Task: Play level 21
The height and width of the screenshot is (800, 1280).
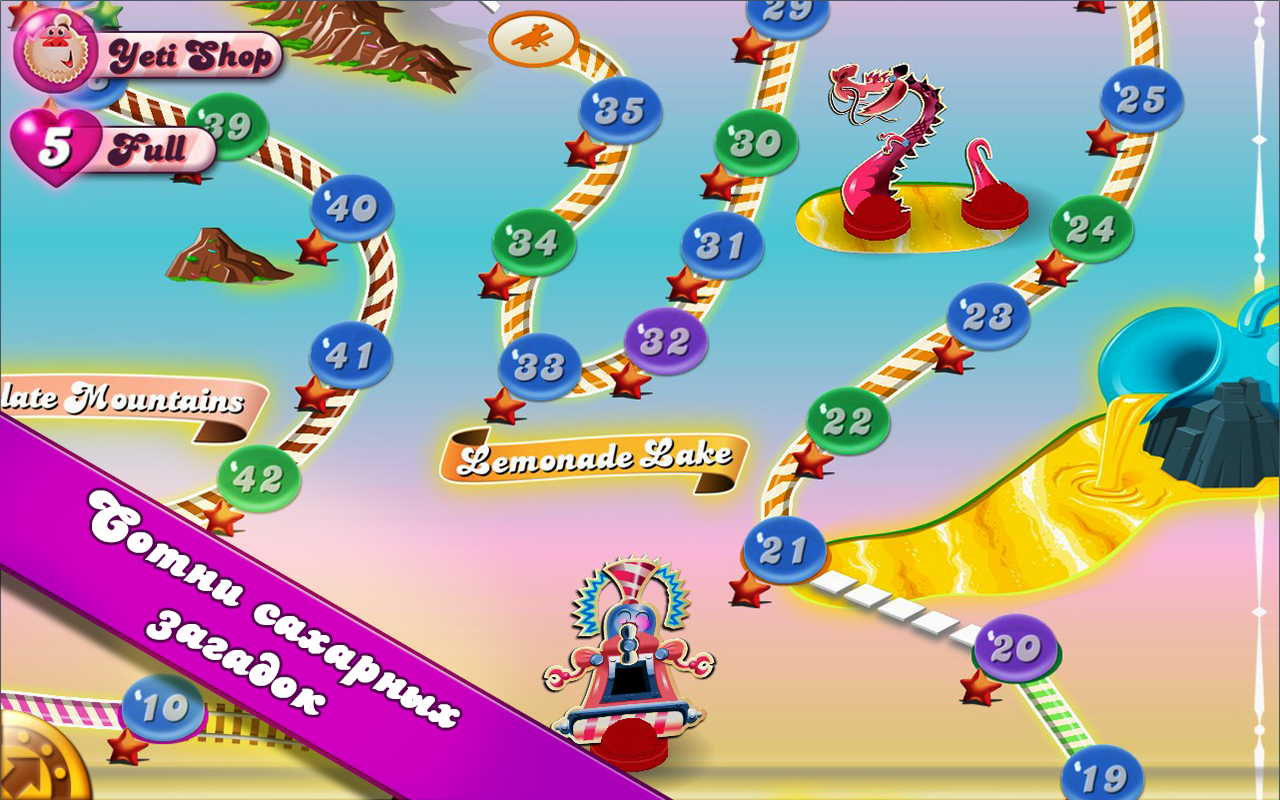Action: [x=783, y=548]
